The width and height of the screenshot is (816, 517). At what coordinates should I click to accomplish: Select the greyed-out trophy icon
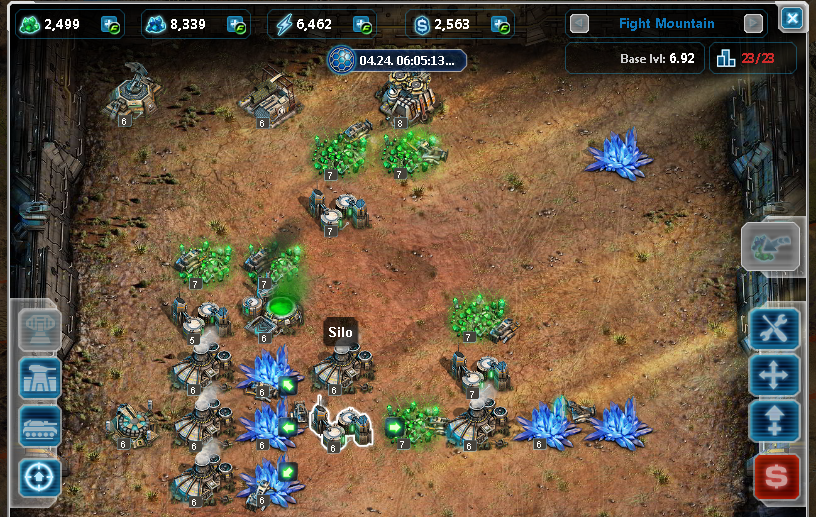(40, 327)
